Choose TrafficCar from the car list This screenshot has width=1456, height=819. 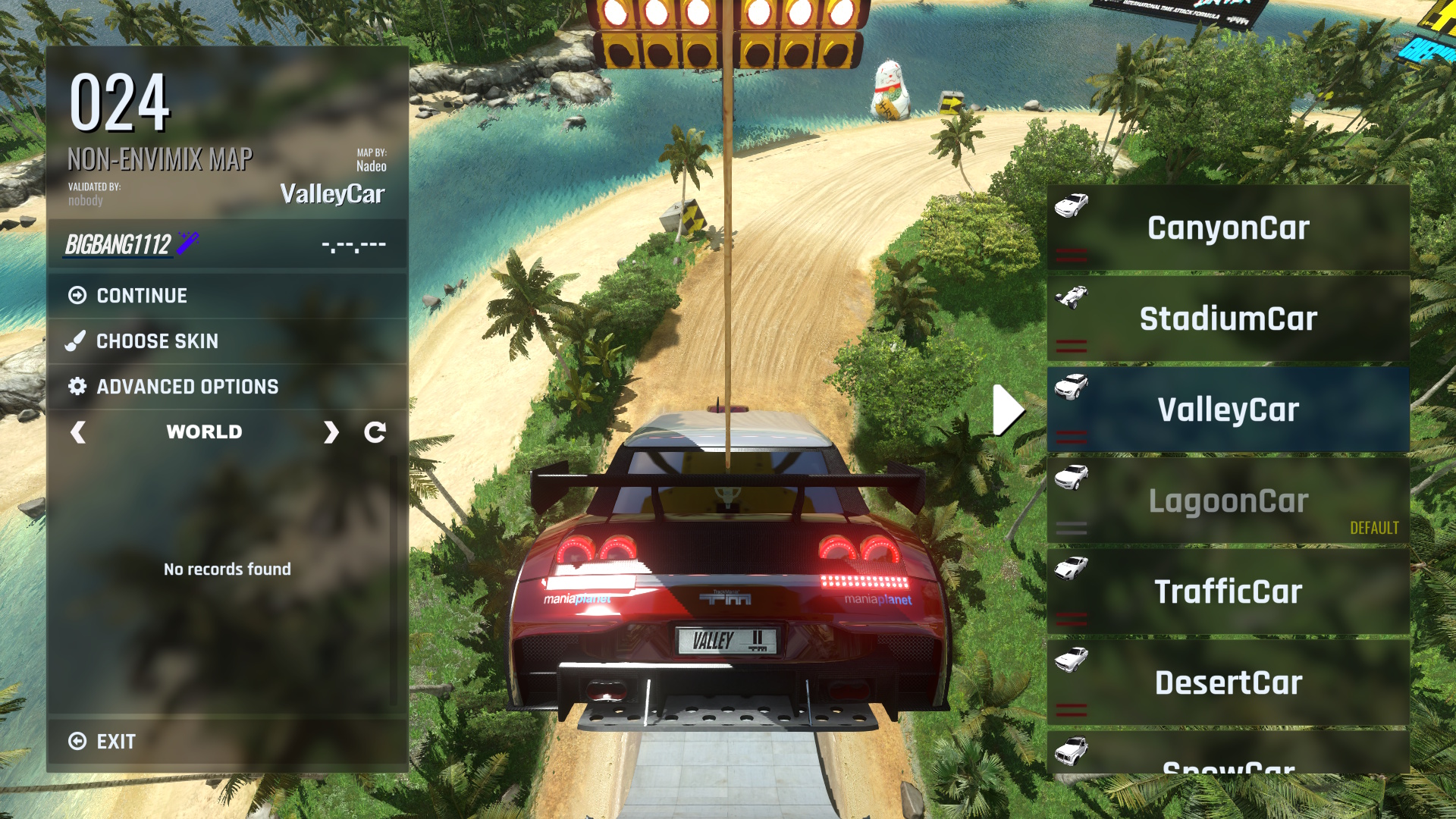(x=1228, y=591)
